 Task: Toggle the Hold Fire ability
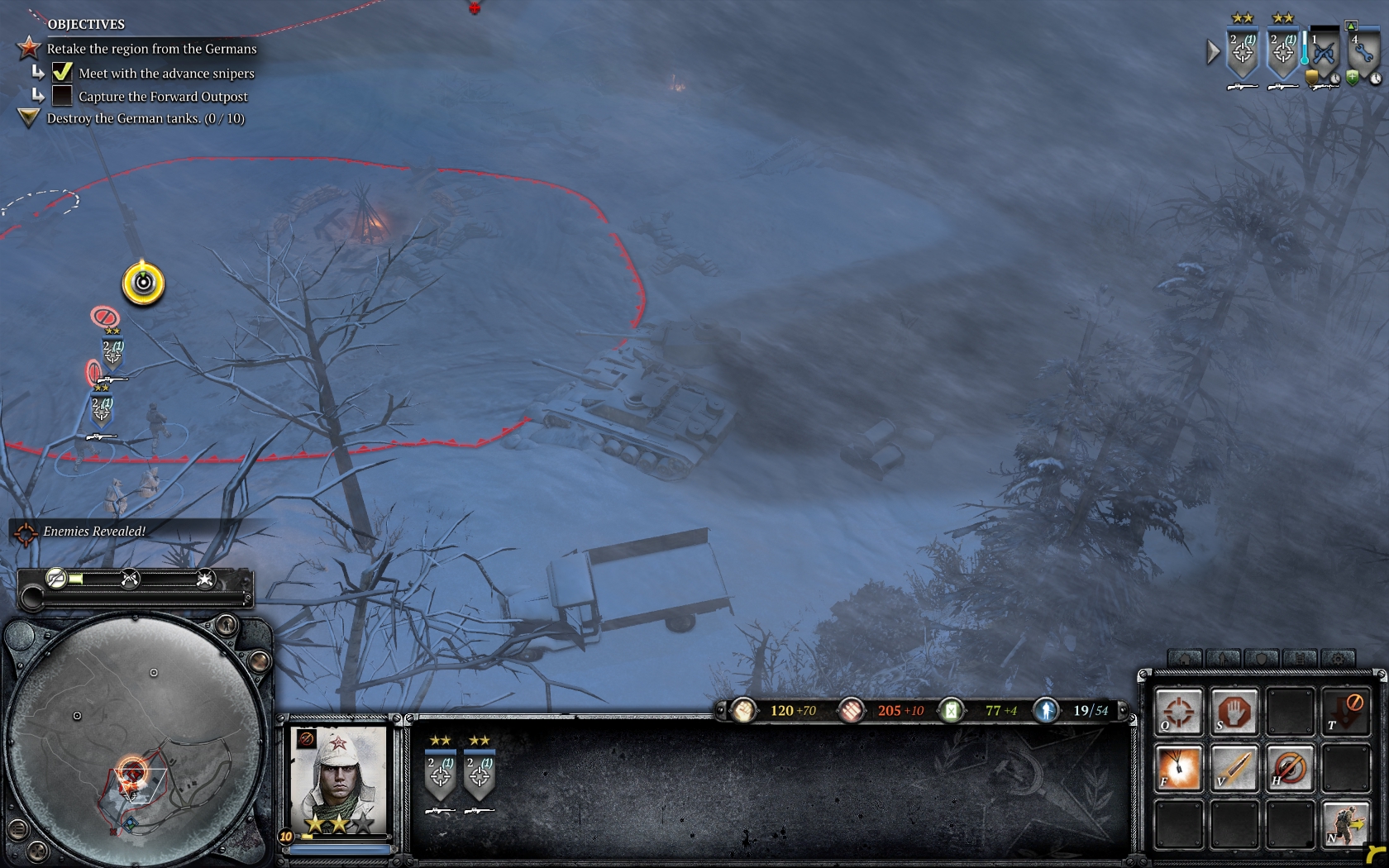tap(1289, 768)
